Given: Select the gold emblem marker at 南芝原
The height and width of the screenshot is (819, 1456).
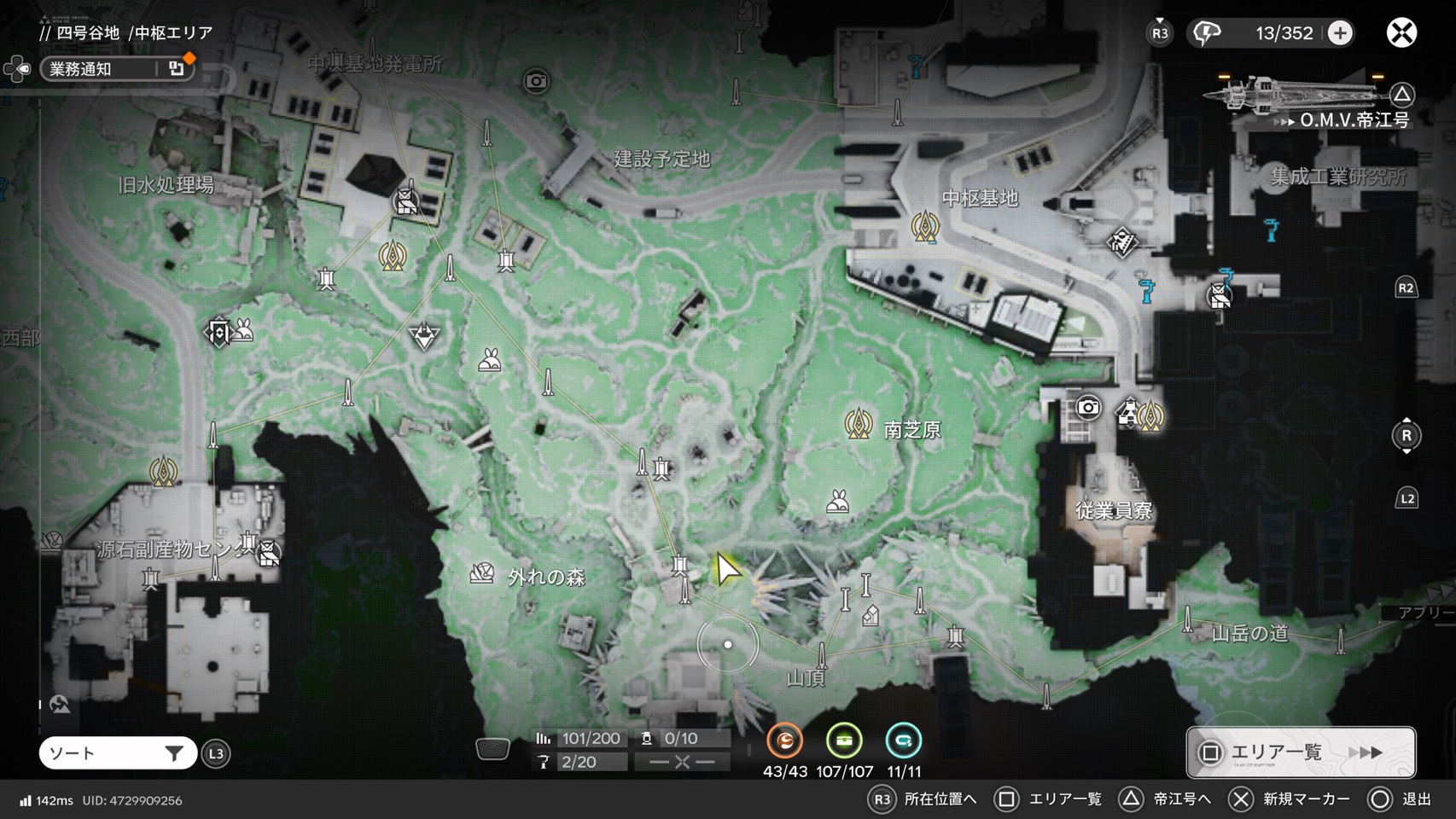Looking at the screenshot, I should [858, 423].
